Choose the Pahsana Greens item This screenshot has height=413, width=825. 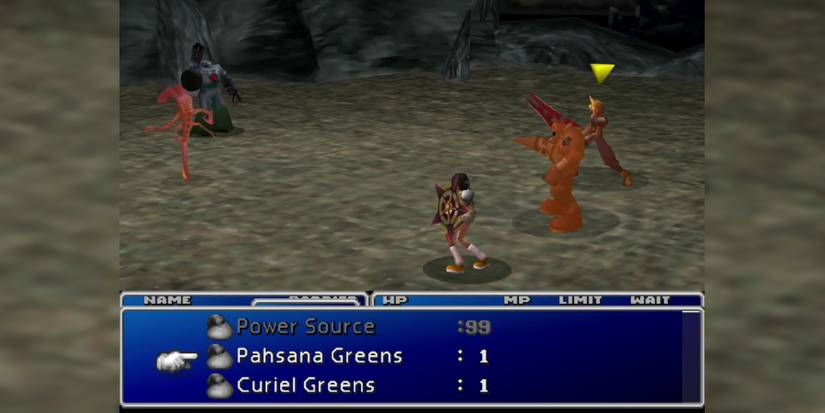(318, 356)
